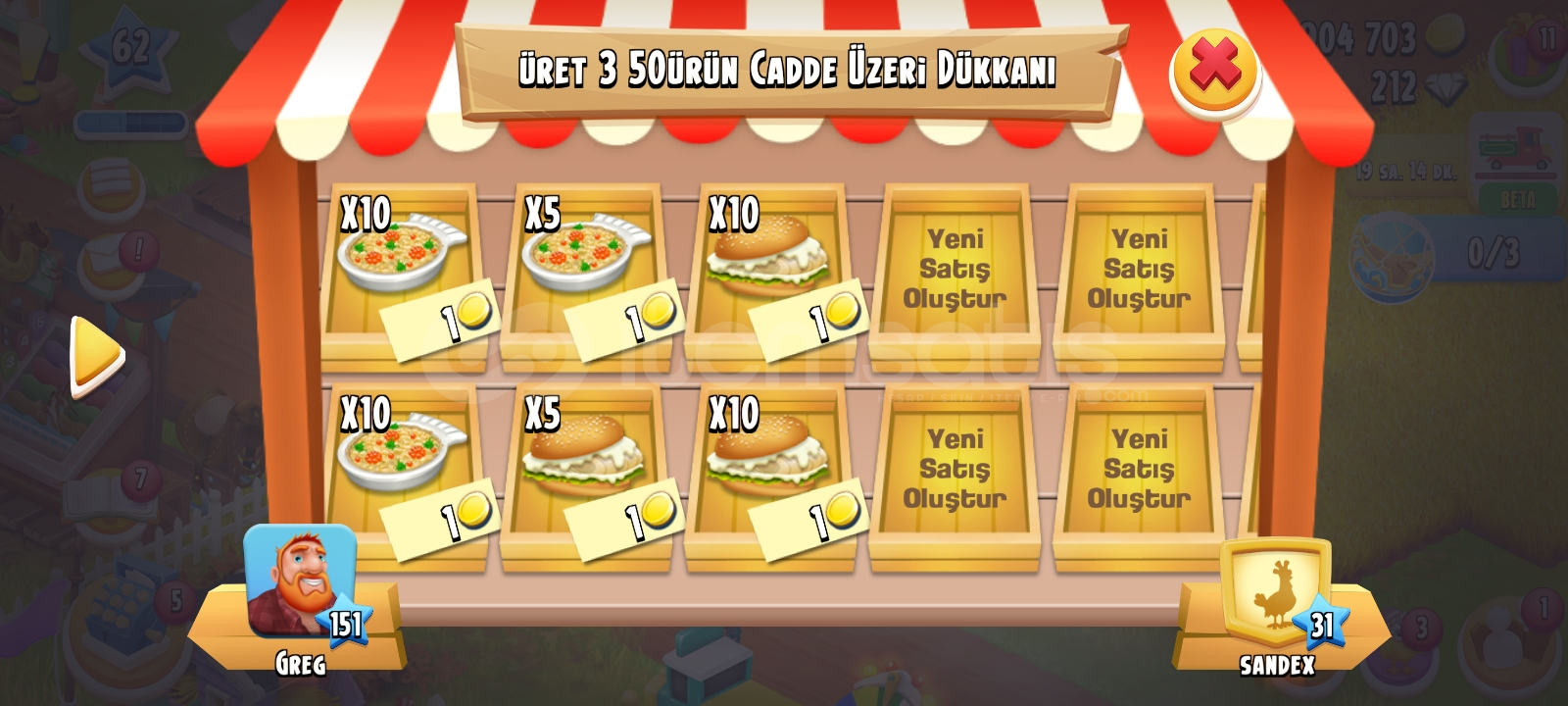1568x706 pixels.
Task: Click the XP progress bar under level star
Action: pos(125,122)
